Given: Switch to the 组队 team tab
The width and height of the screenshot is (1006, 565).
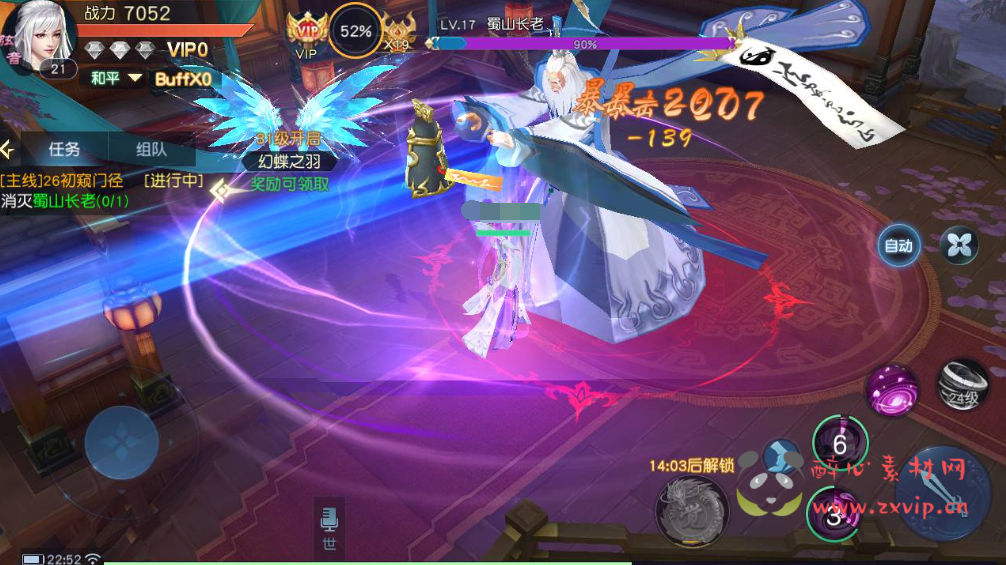Looking at the screenshot, I should point(151,150).
